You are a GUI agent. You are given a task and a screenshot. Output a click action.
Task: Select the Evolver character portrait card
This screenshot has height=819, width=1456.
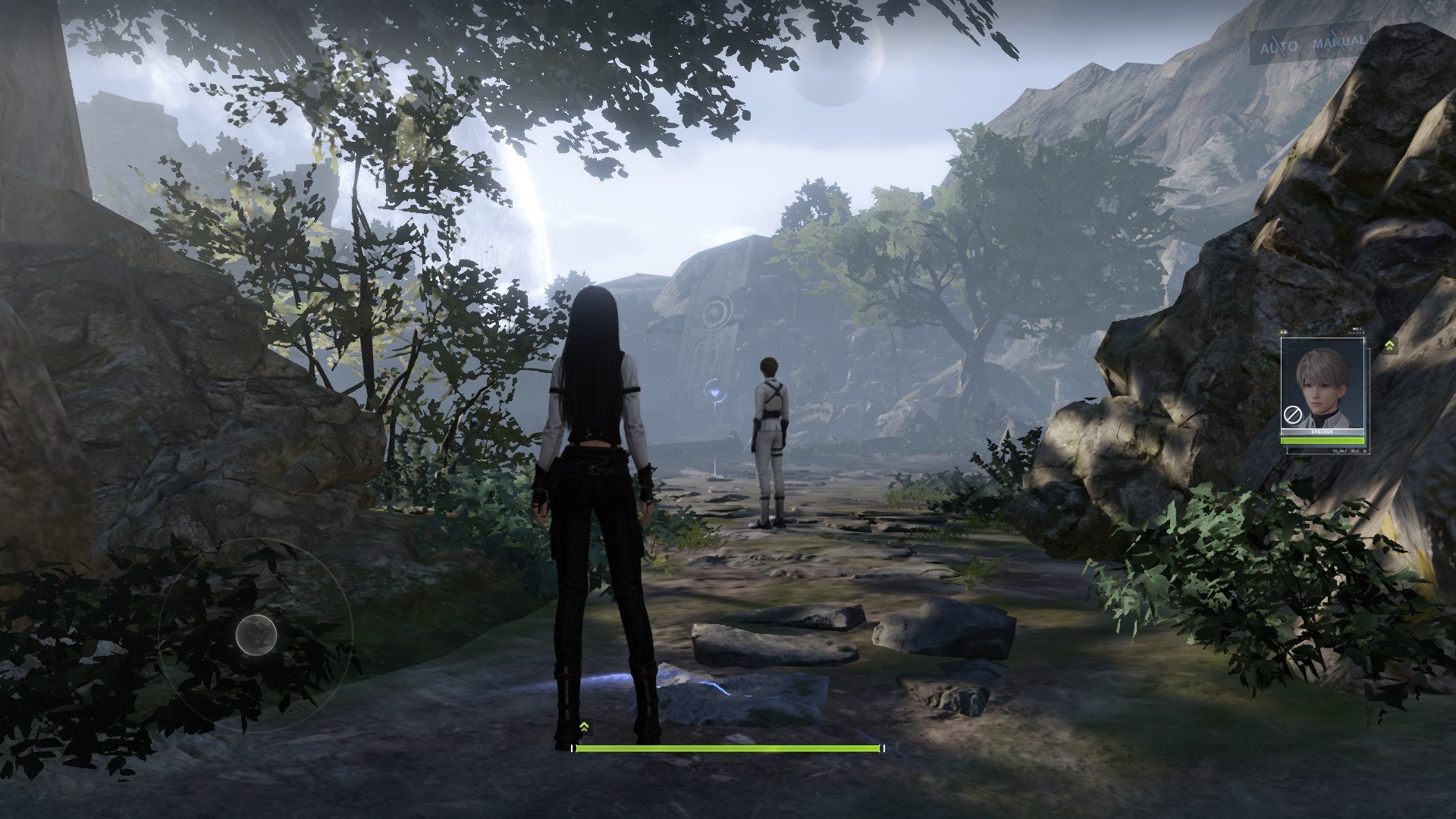[1322, 391]
